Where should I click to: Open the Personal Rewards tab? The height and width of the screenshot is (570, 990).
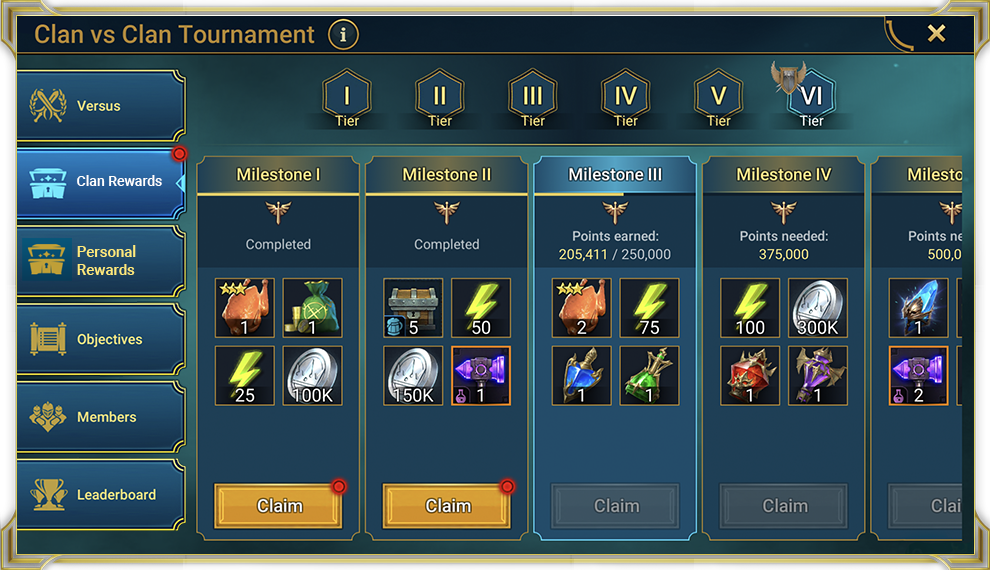[100, 261]
